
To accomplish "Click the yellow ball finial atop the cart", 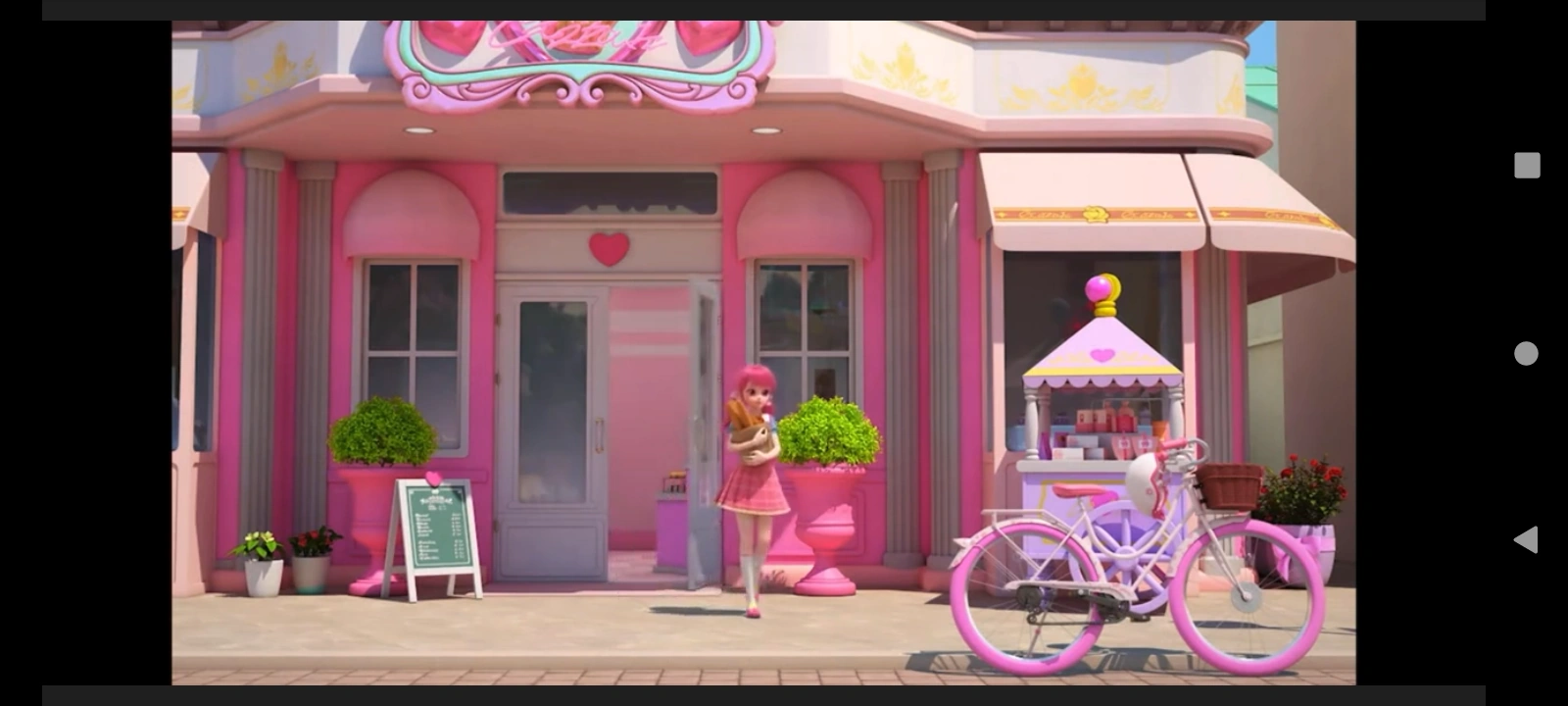I will 1103,287.
